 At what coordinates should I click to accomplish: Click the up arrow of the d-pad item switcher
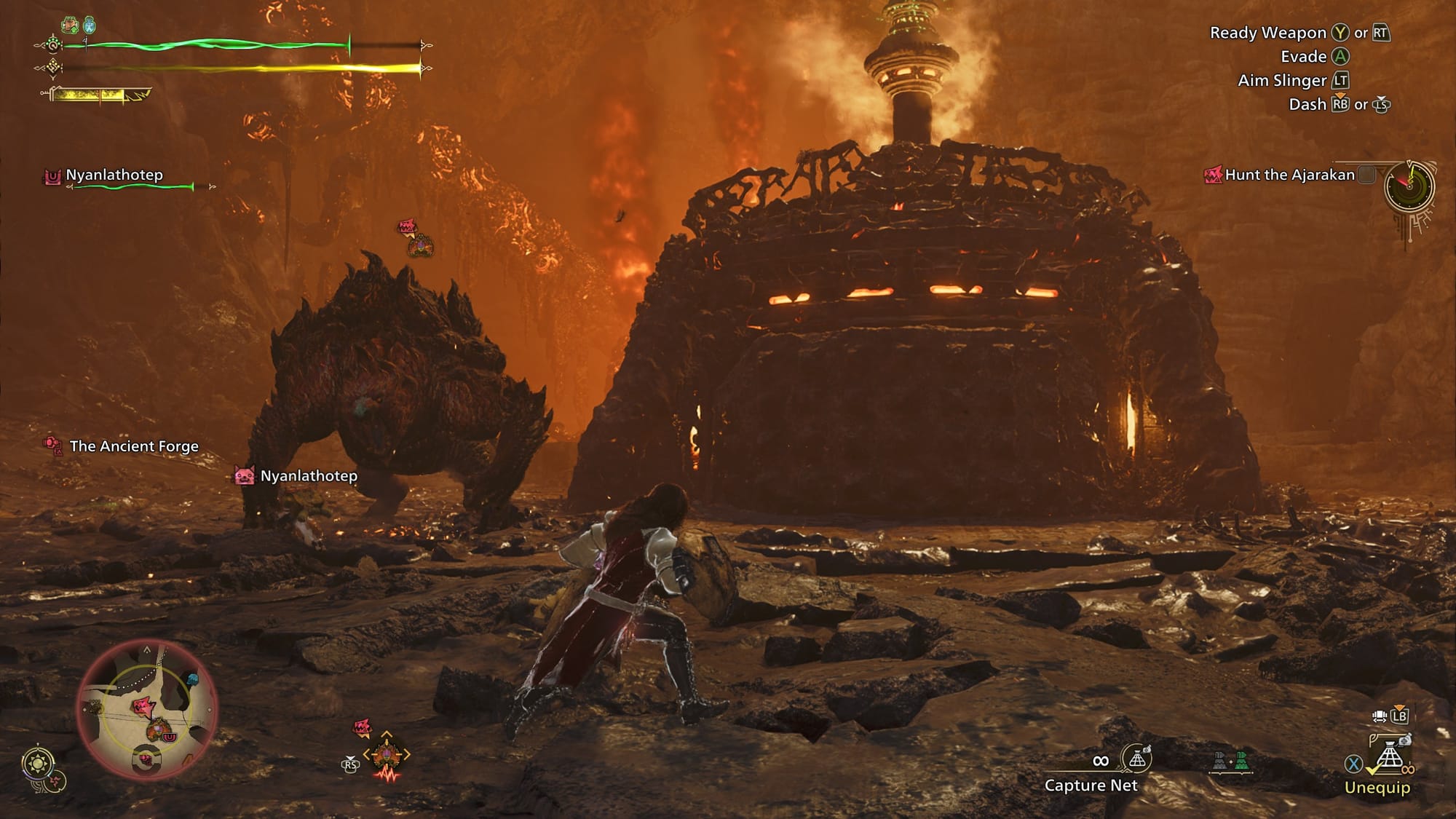click(387, 734)
